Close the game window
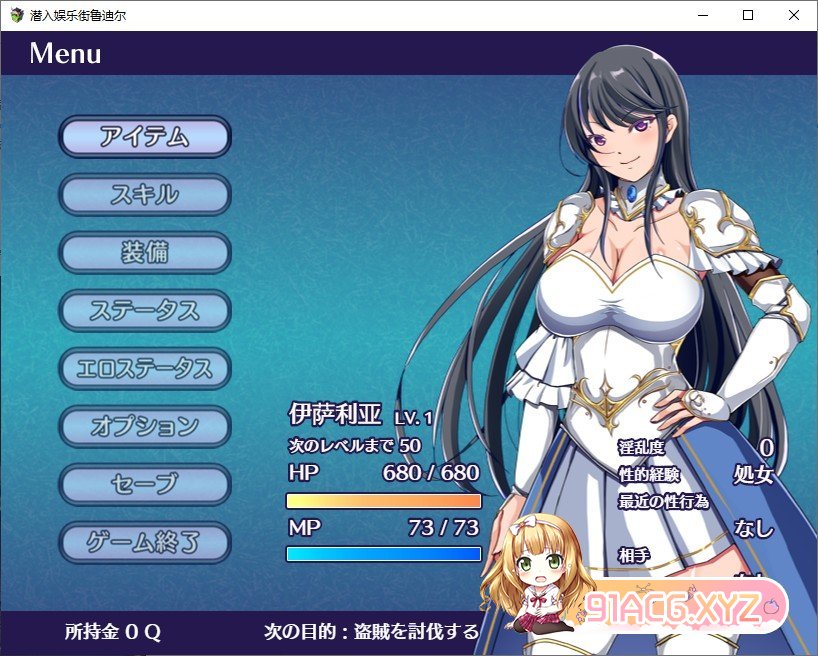This screenshot has height=656, width=818. pyautogui.click(x=794, y=15)
